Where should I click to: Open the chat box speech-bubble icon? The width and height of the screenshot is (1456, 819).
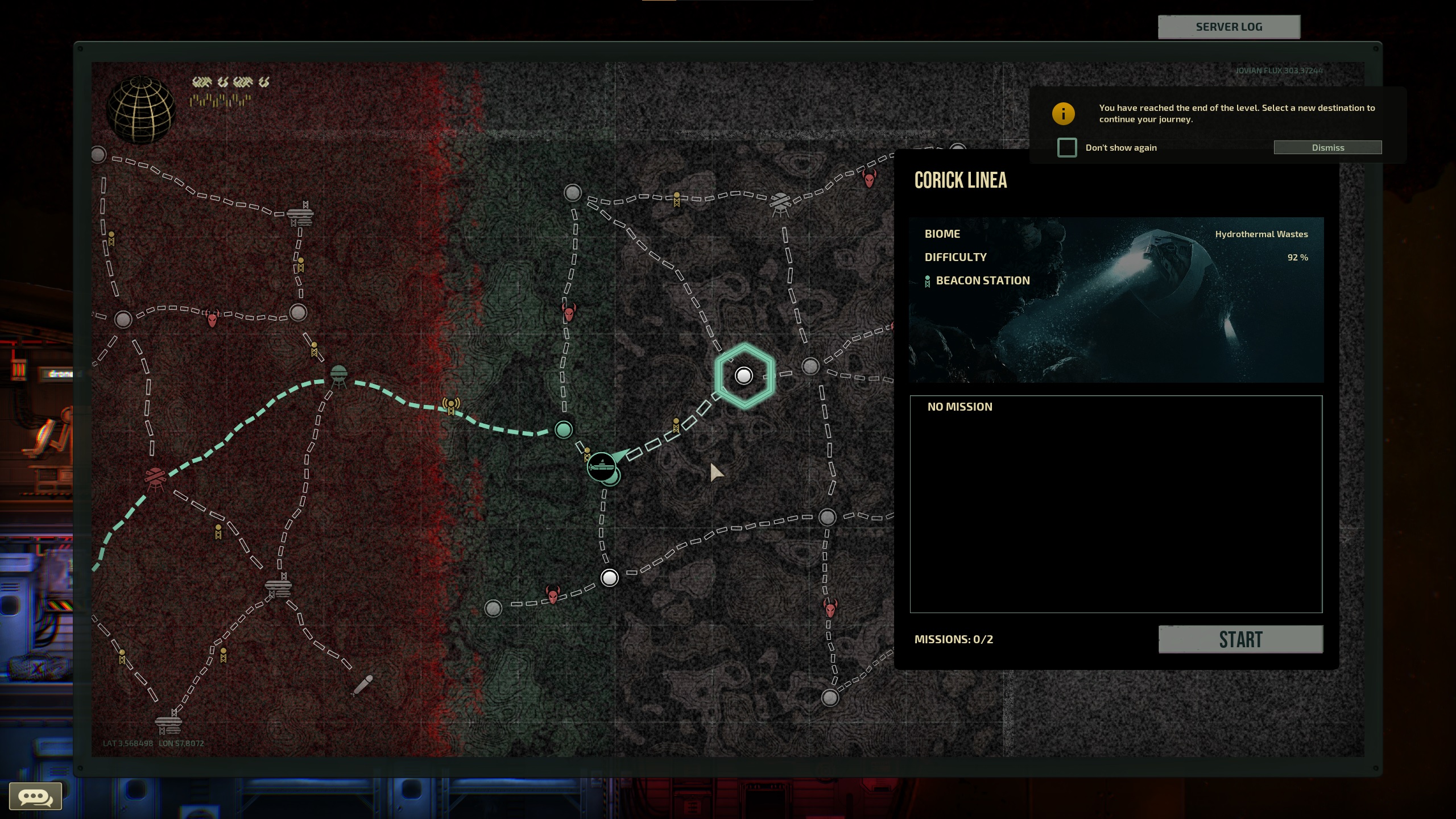click(x=35, y=796)
